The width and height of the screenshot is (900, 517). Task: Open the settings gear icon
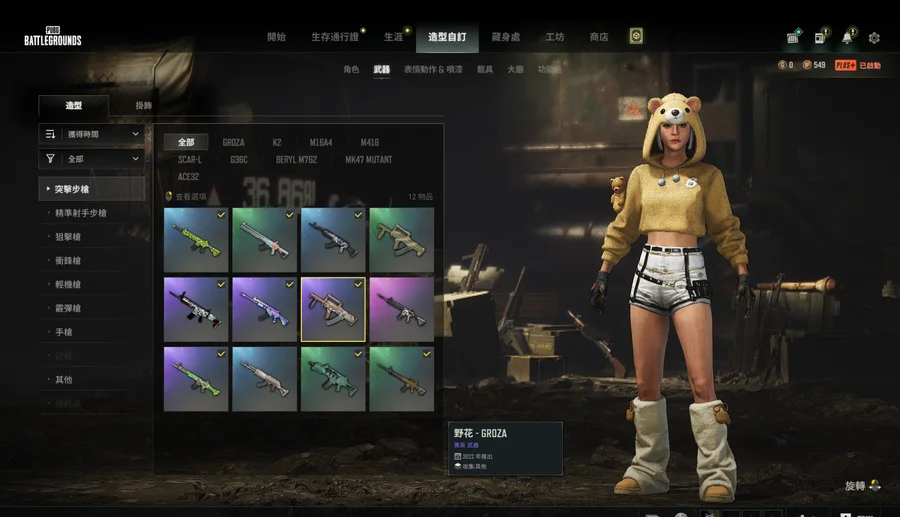pyautogui.click(x=874, y=38)
